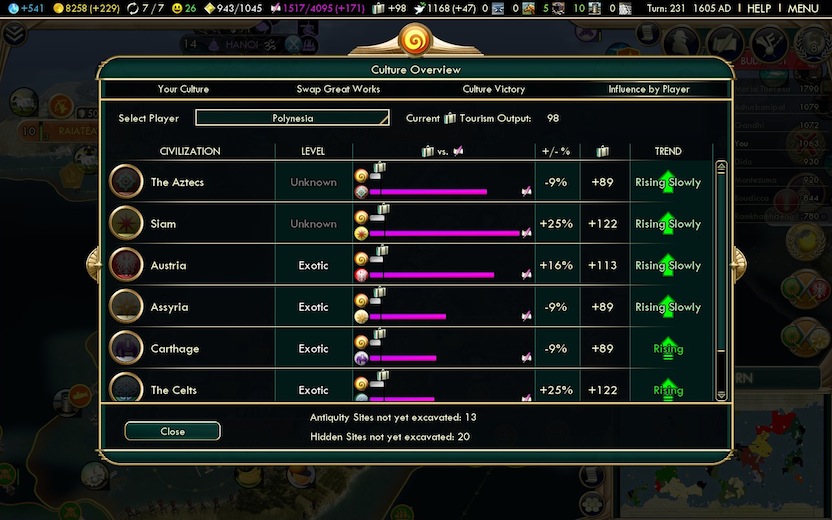
Task: Open the MENU in top bar
Action: (803, 8)
